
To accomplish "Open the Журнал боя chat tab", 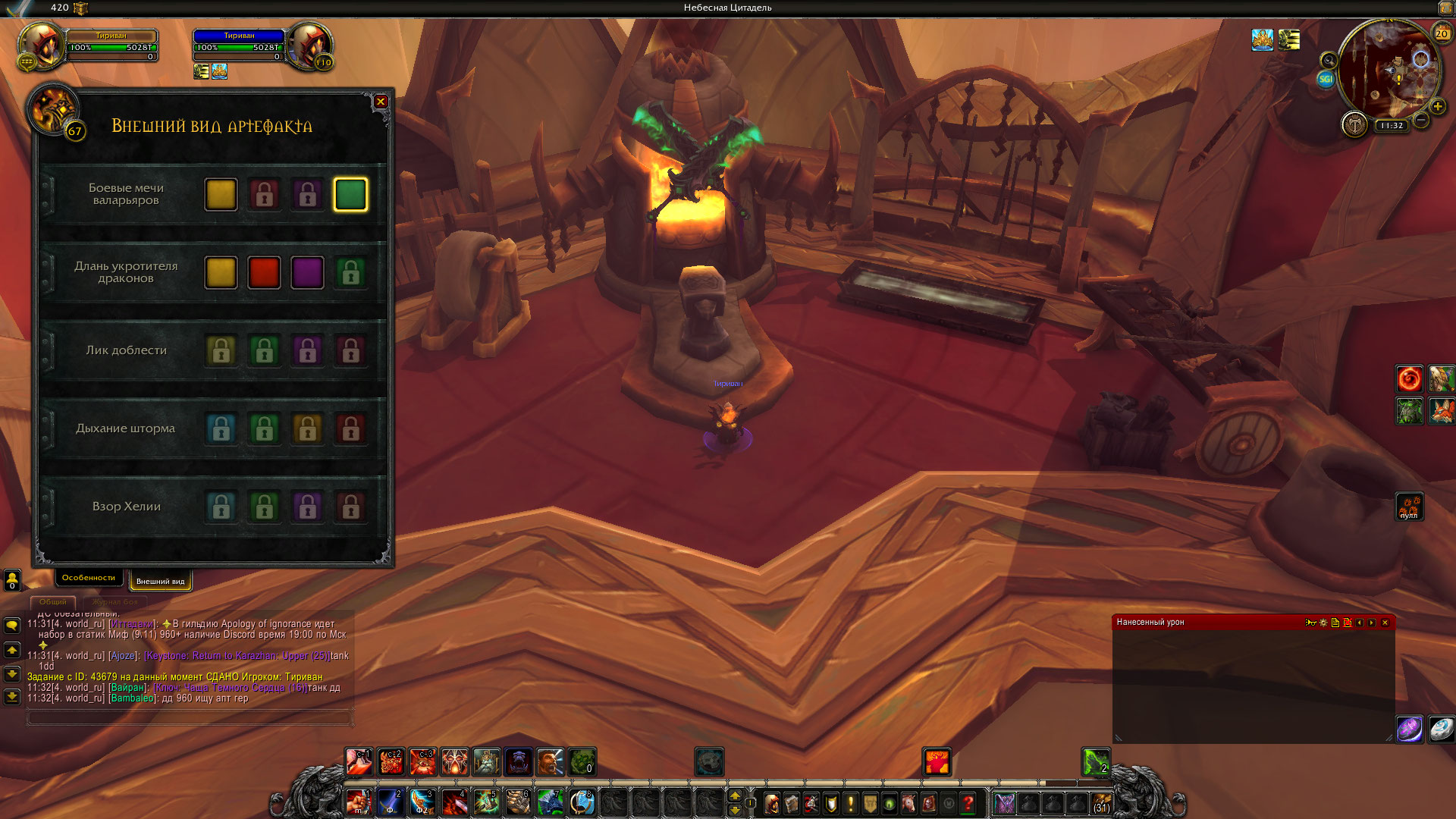I will (115, 602).
